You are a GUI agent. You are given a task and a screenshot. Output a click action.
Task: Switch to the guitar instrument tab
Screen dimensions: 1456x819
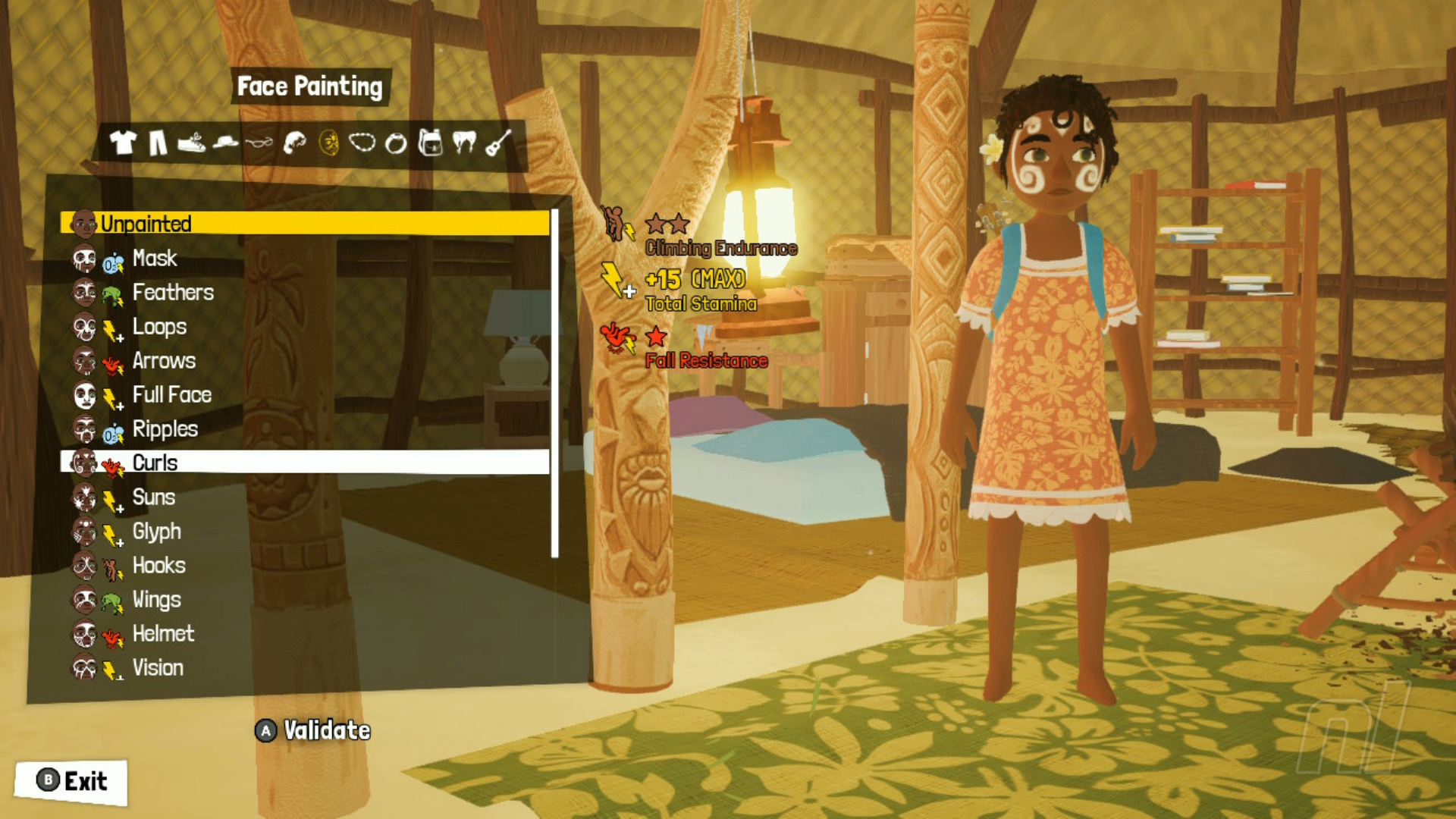(497, 142)
